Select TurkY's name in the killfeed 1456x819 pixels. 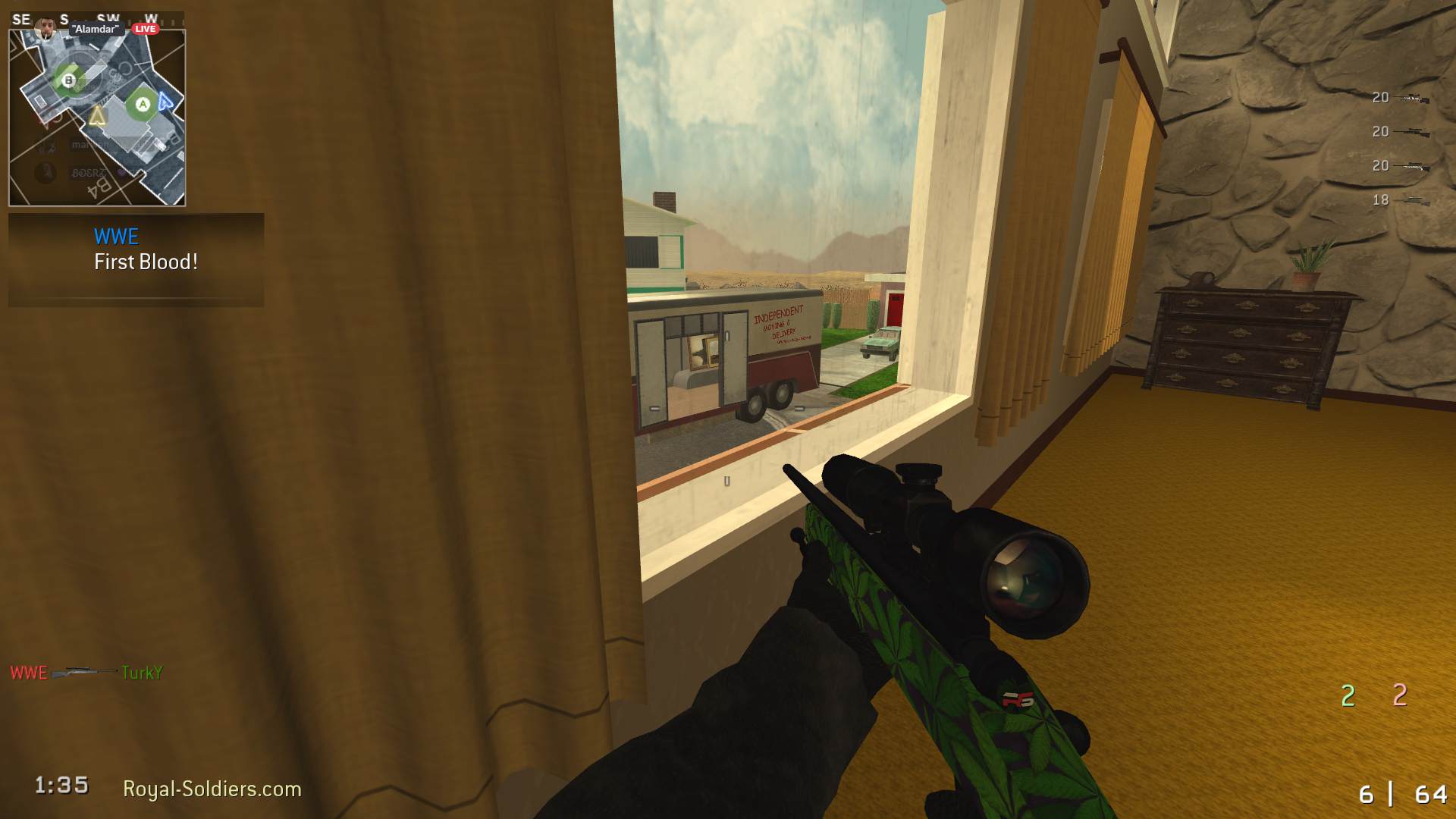(x=143, y=673)
